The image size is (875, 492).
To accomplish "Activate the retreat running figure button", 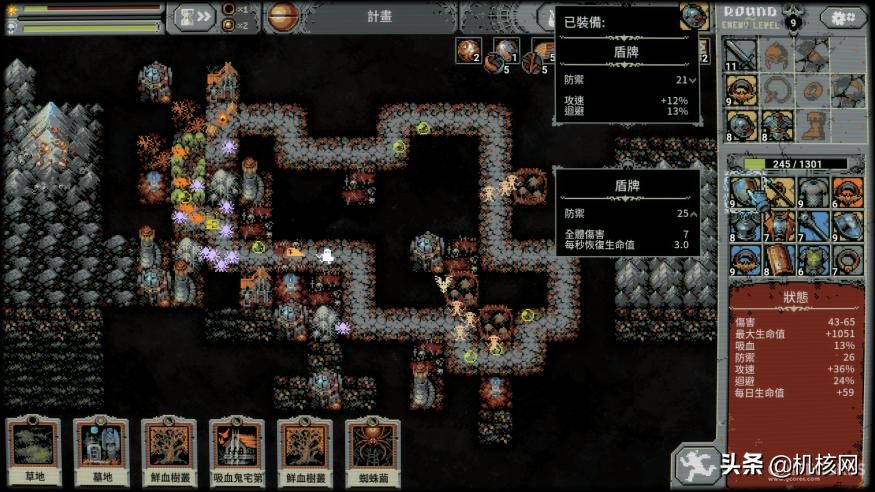I will (x=695, y=464).
